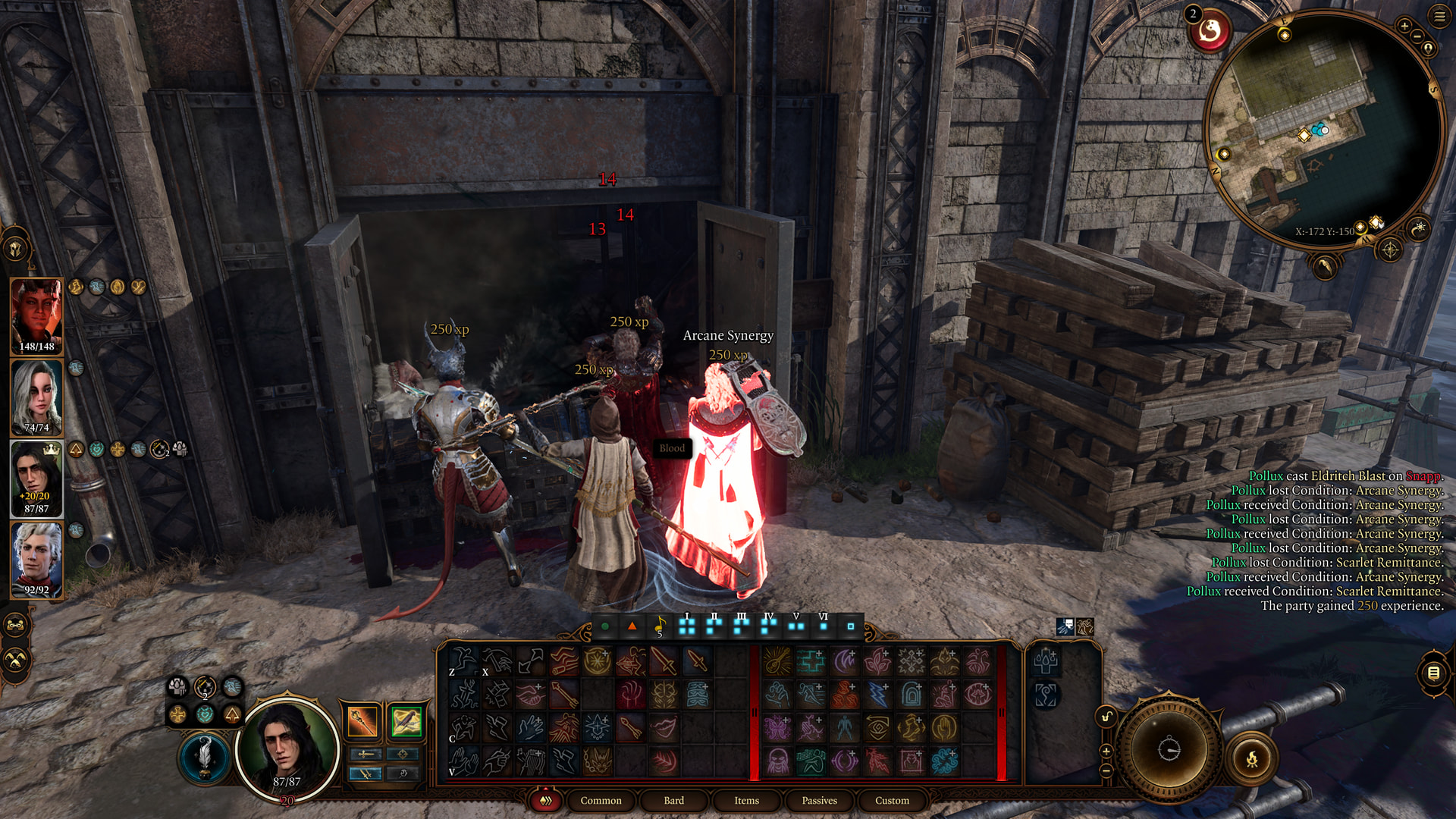Open the red inspiration points icon
This screenshot has height=819, width=1456.
[x=1210, y=31]
